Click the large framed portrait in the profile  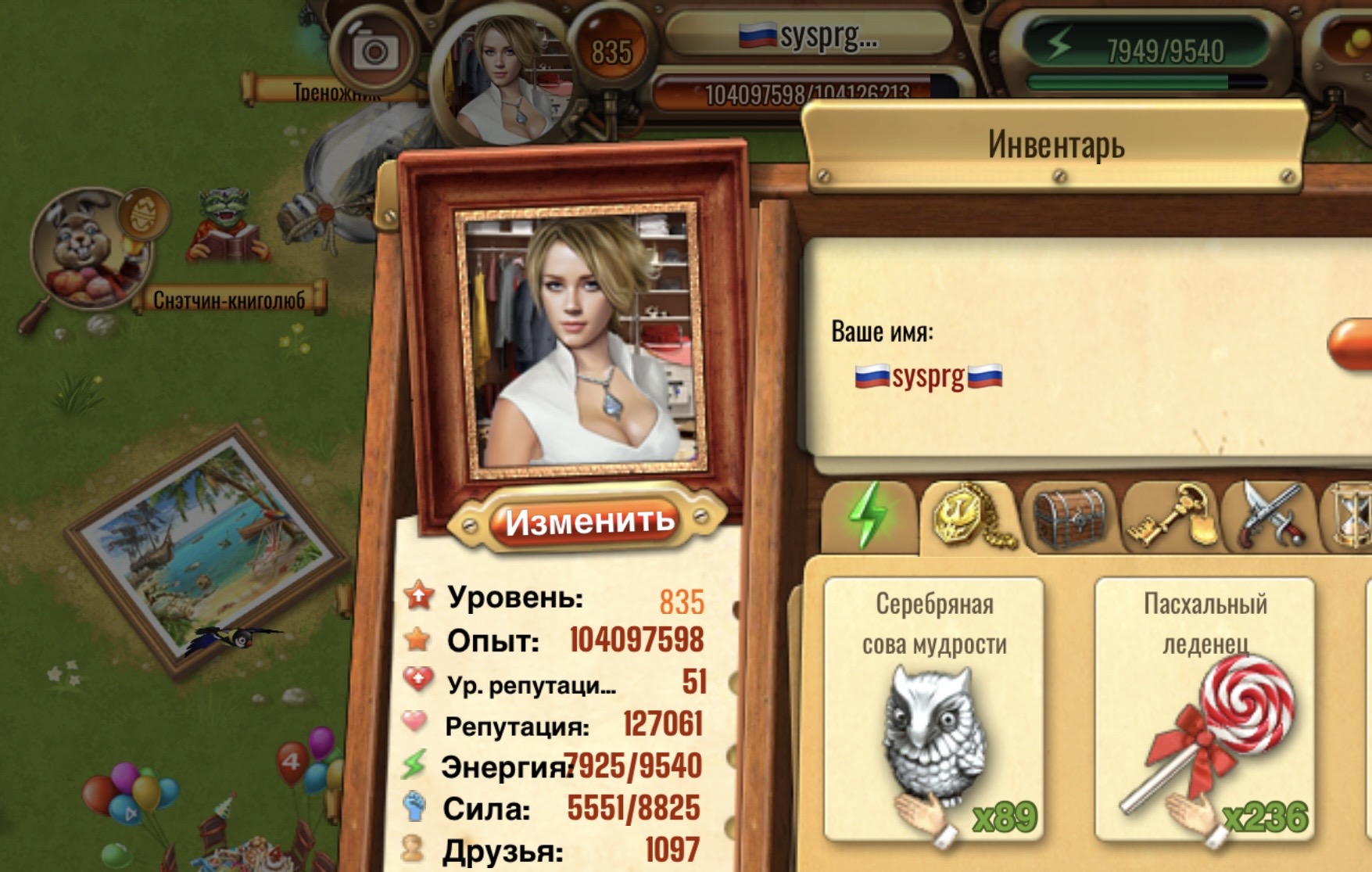(581, 340)
